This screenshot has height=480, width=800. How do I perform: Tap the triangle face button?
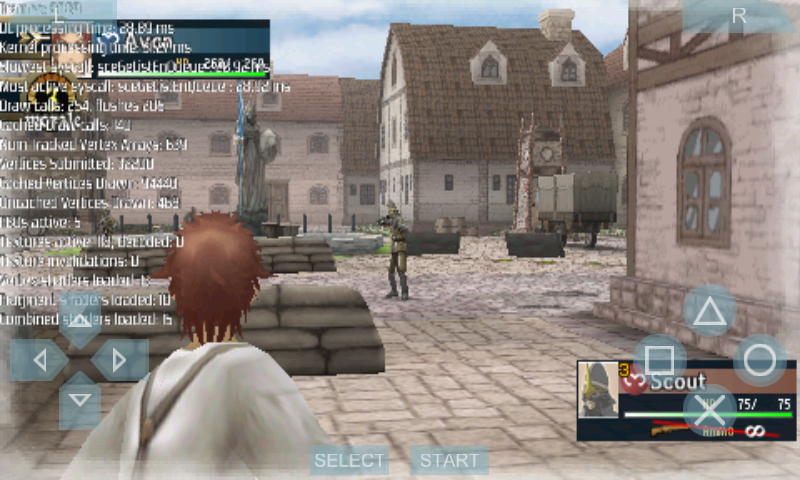coord(709,311)
